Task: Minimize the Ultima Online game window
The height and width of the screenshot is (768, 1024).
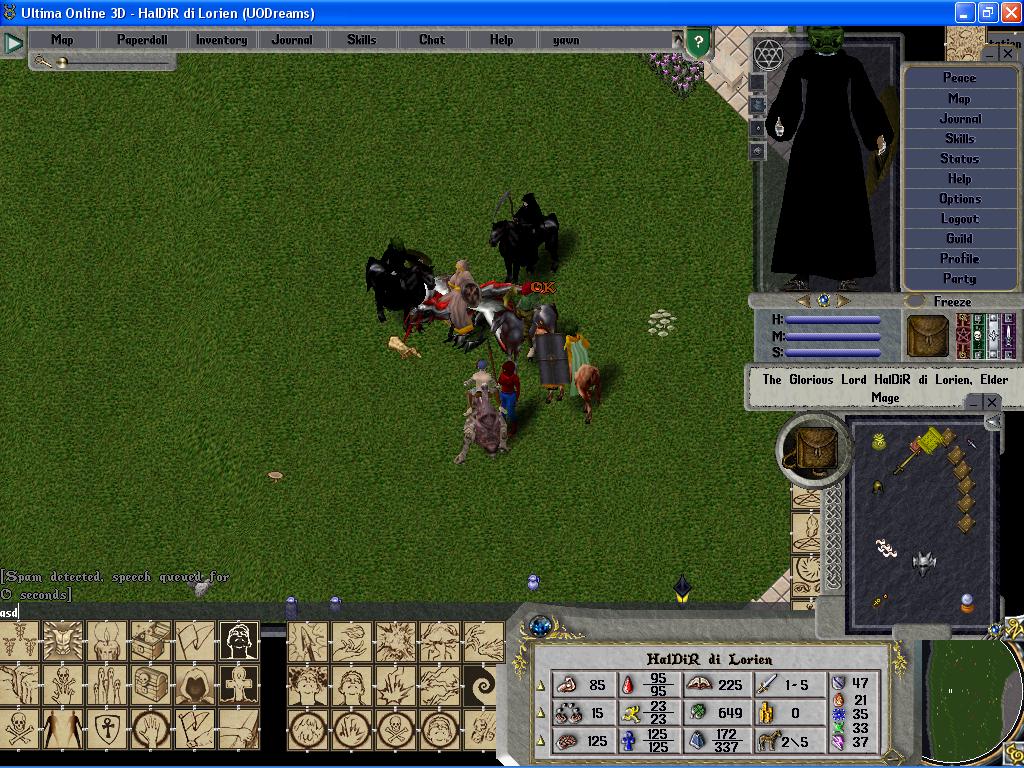Action: [963, 13]
